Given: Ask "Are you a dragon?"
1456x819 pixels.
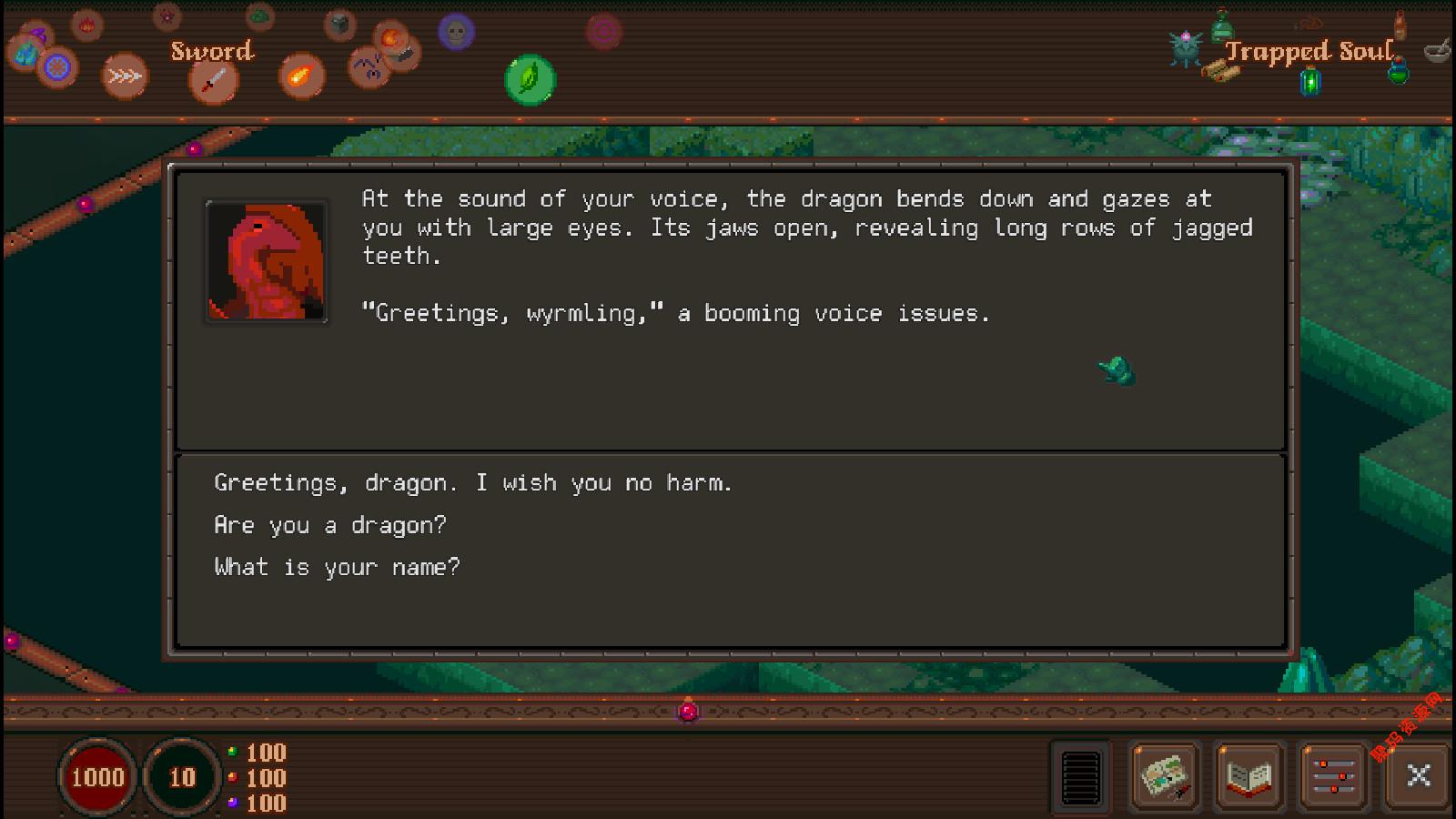Looking at the screenshot, I should click(x=330, y=525).
